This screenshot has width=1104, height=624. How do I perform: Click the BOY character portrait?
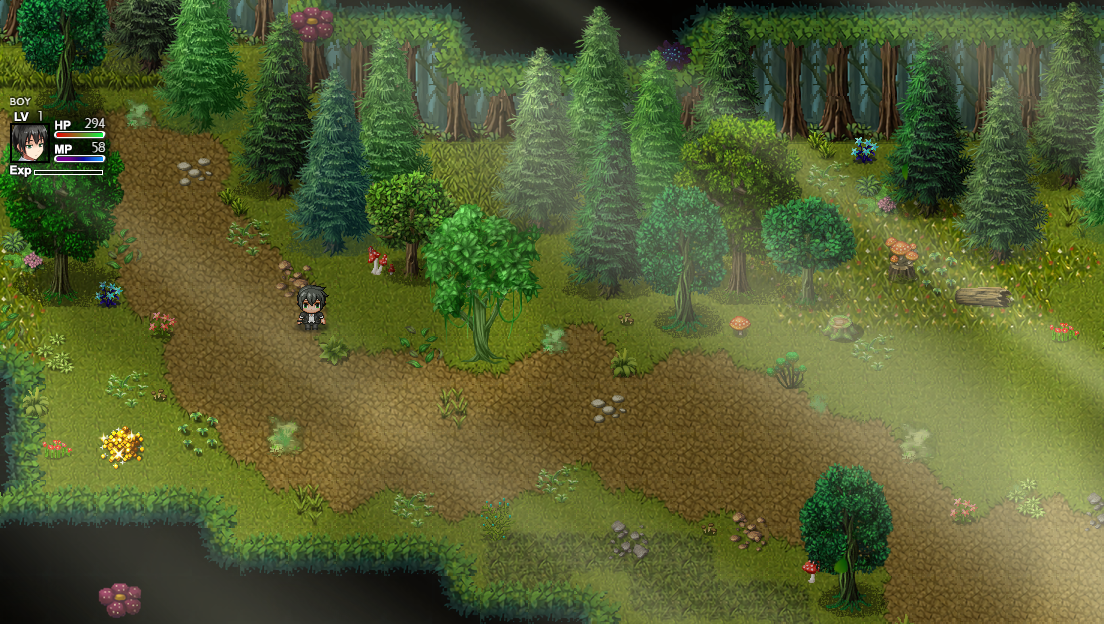pyautogui.click(x=29, y=143)
